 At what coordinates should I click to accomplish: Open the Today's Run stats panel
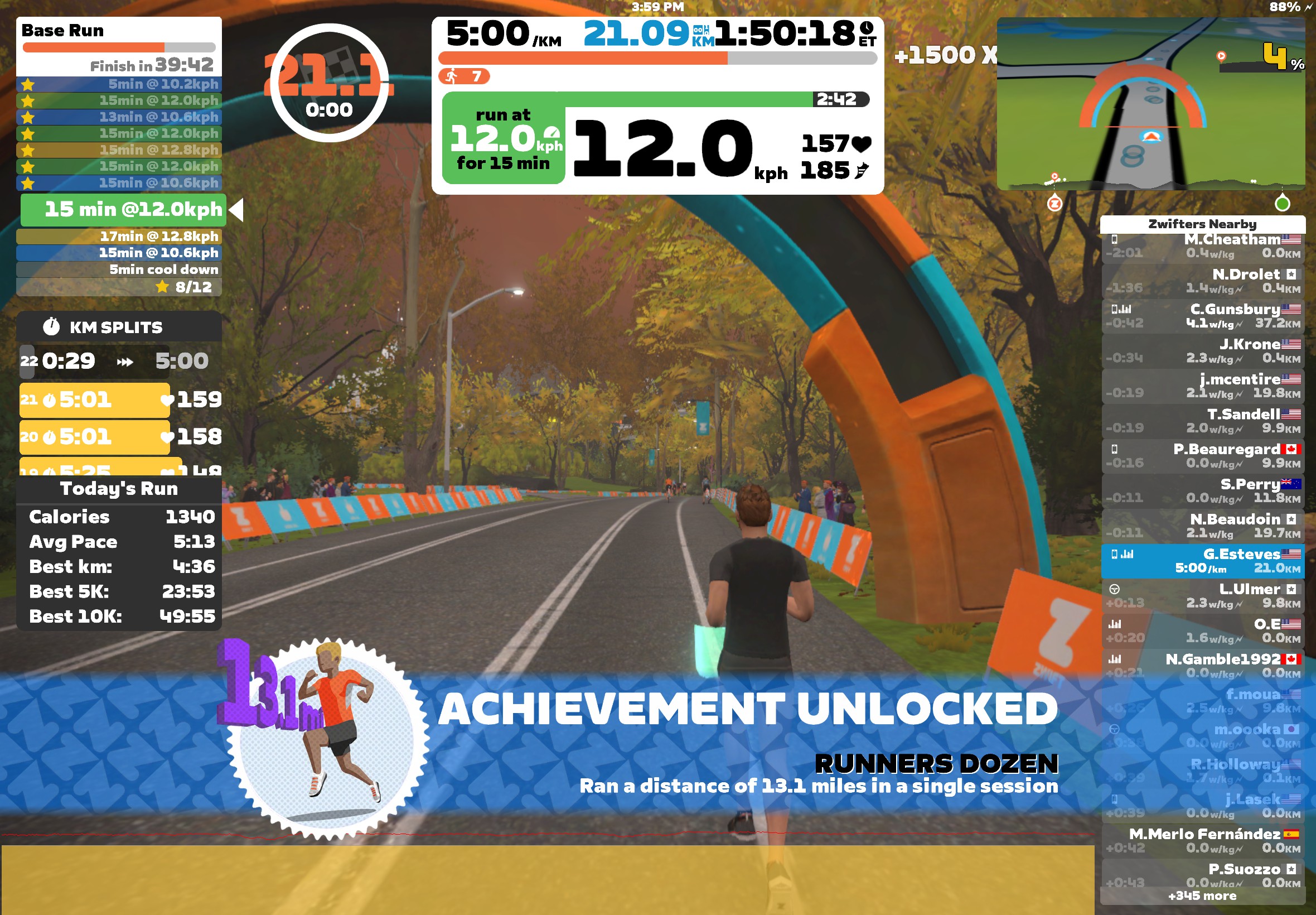(x=119, y=489)
